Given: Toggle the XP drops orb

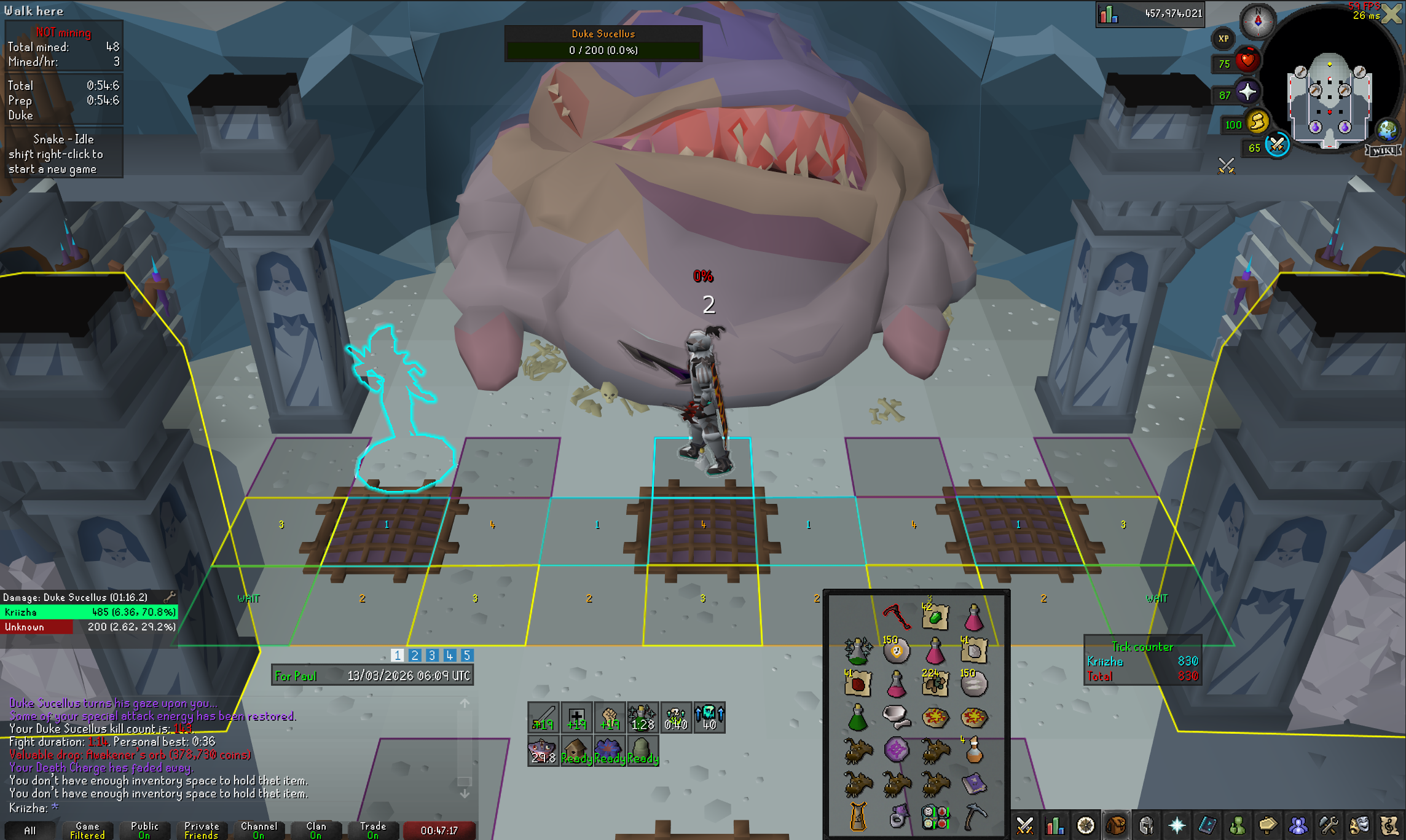Looking at the screenshot, I should point(1223,39).
